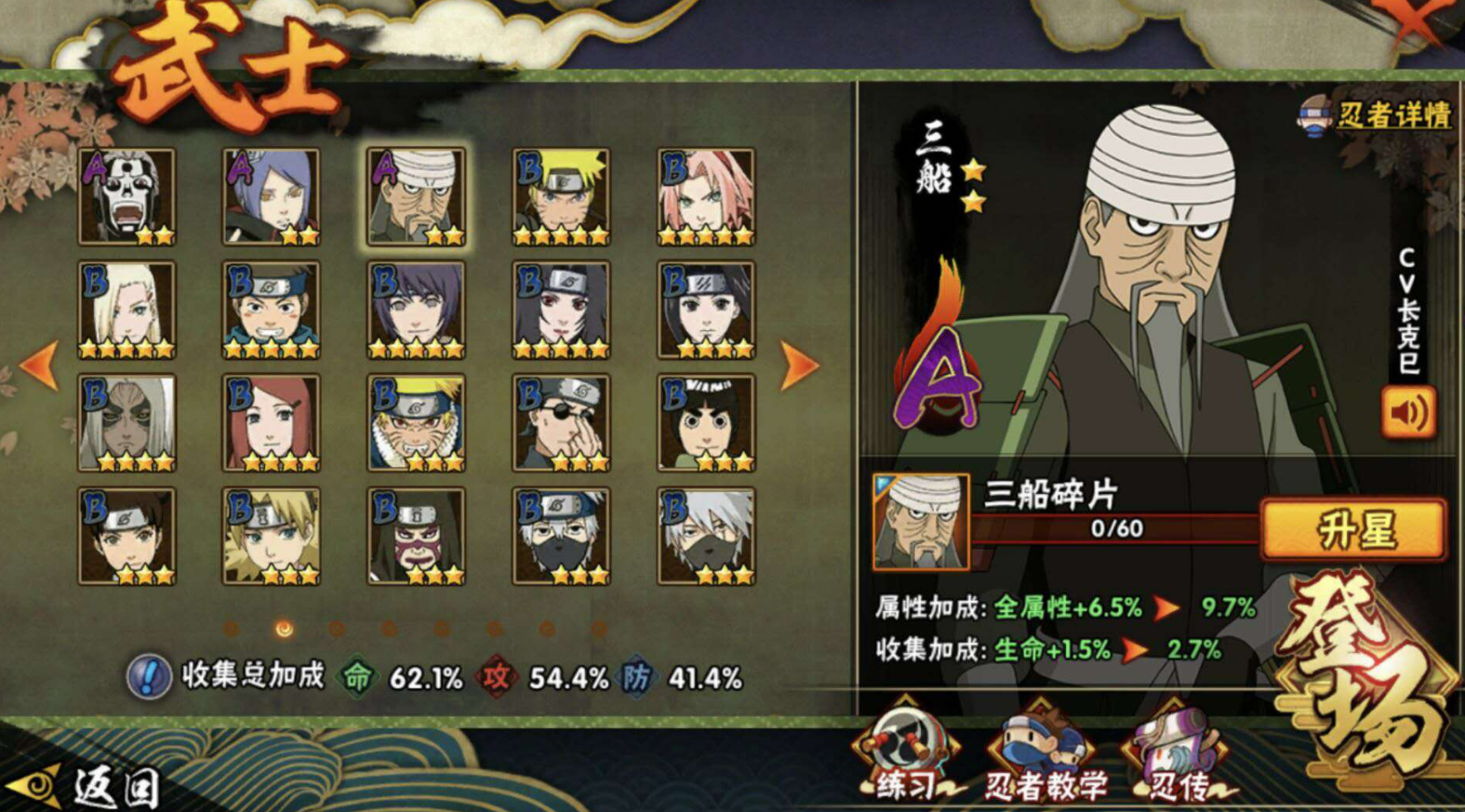Tap the 升星 star upgrade button
The width and height of the screenshot is (1465, 812).
click(x=1354, y=529)
